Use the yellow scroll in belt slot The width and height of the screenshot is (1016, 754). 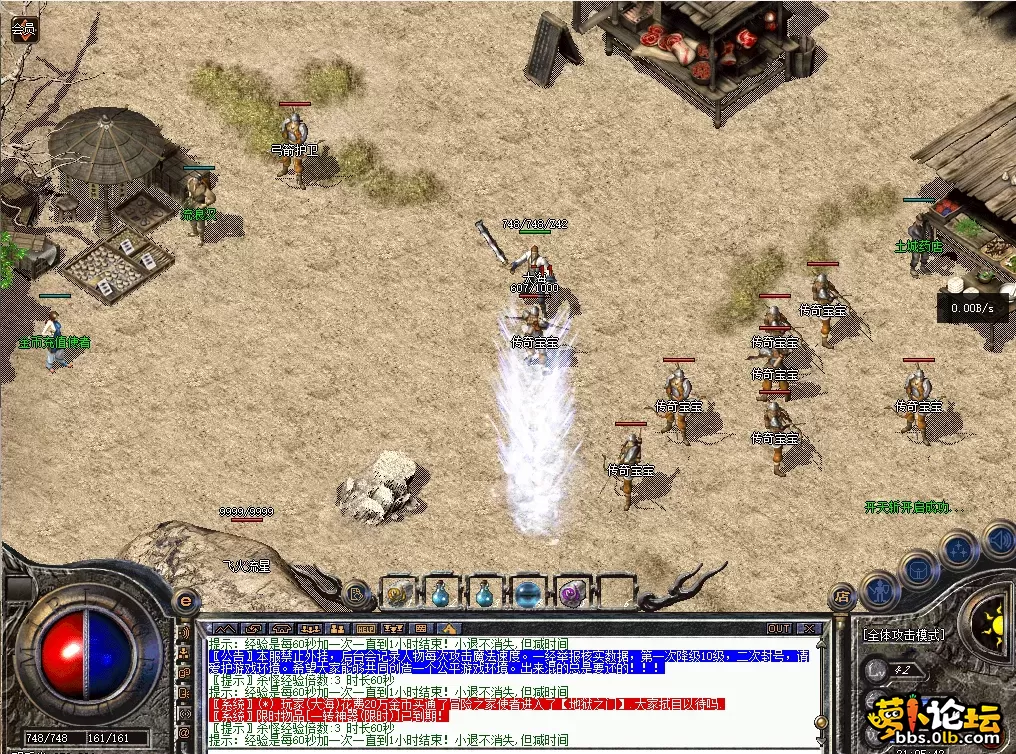398,595
